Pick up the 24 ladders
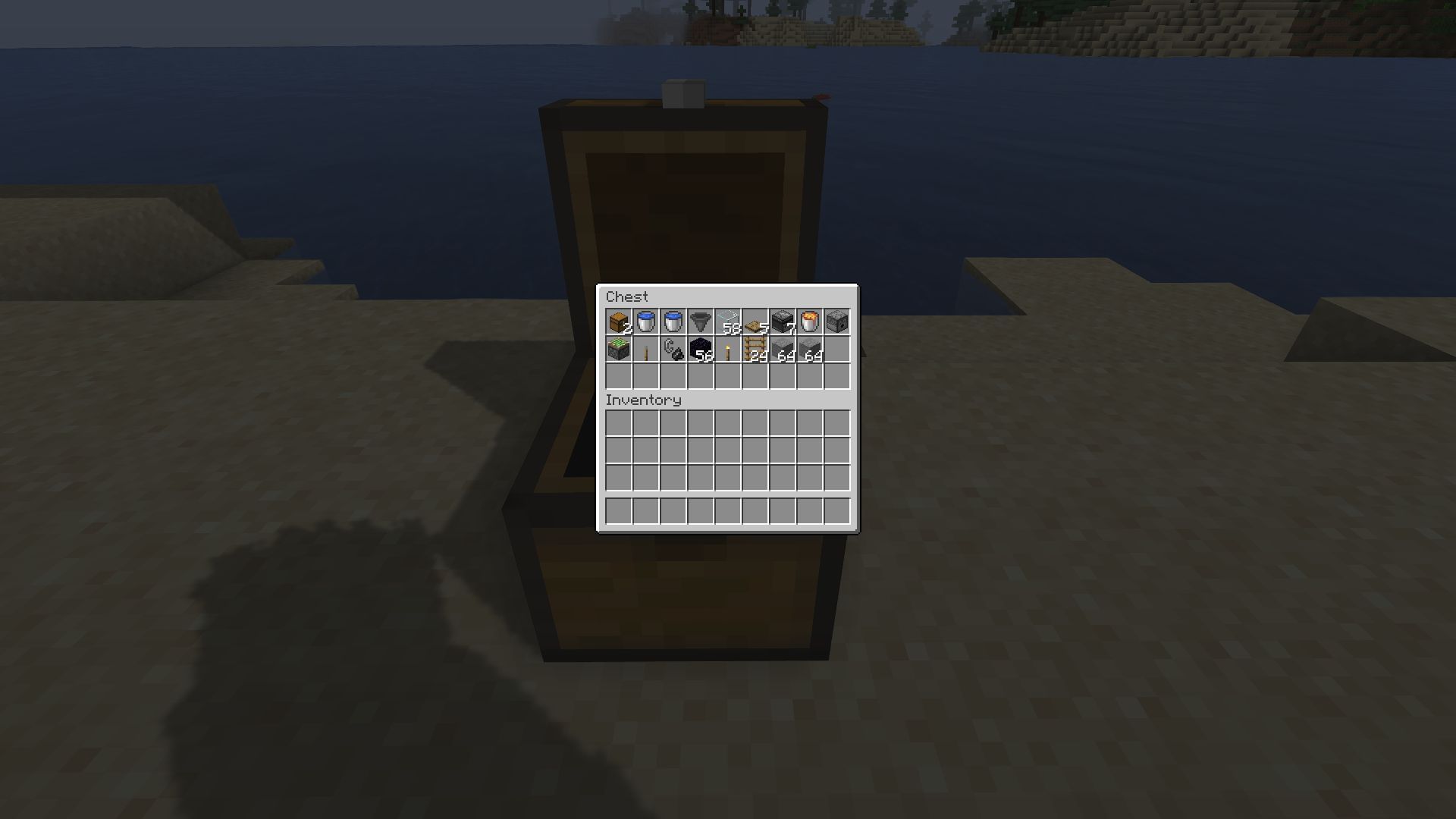This screenshot has width=1456, height=819. coord(755,349)
